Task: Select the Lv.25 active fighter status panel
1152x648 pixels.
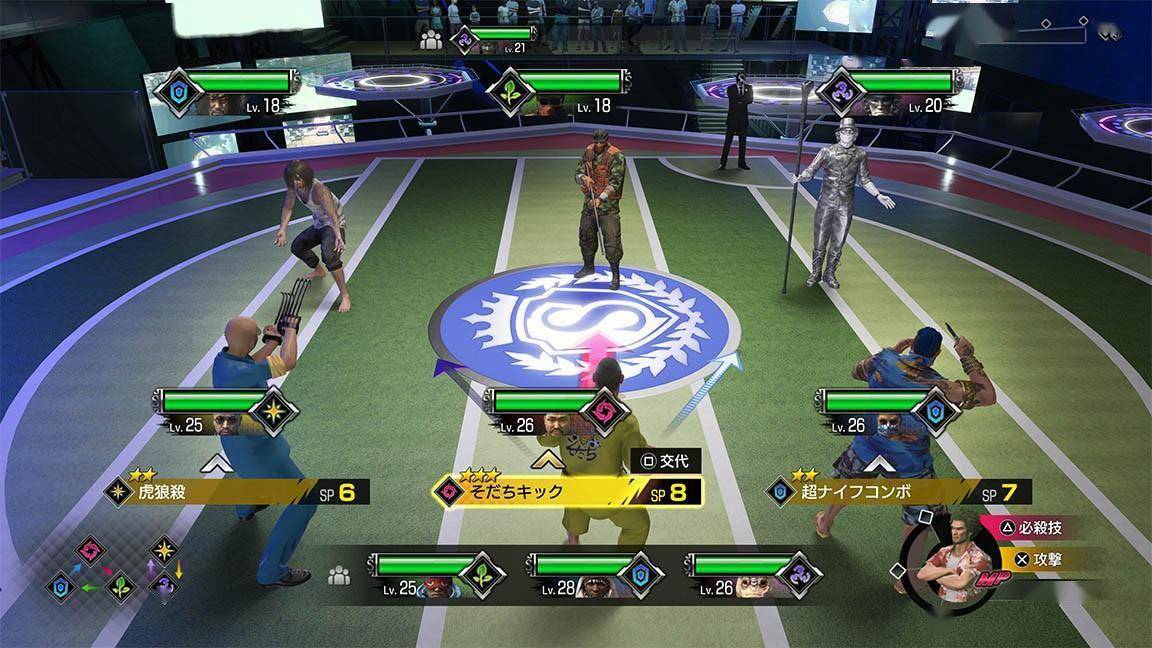Action: 226,411
